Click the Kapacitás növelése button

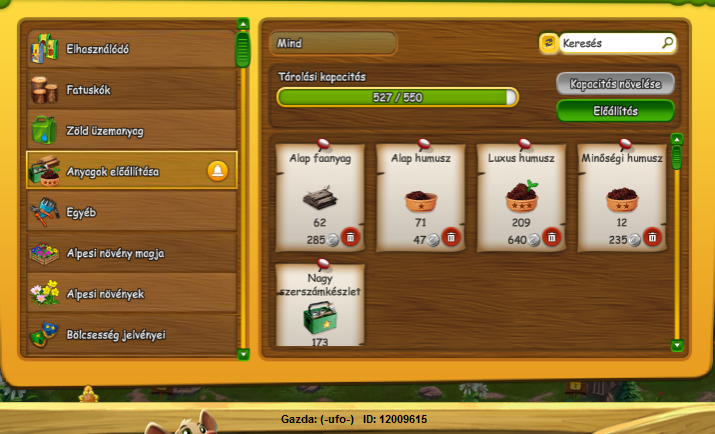click(x=615, y=84)
